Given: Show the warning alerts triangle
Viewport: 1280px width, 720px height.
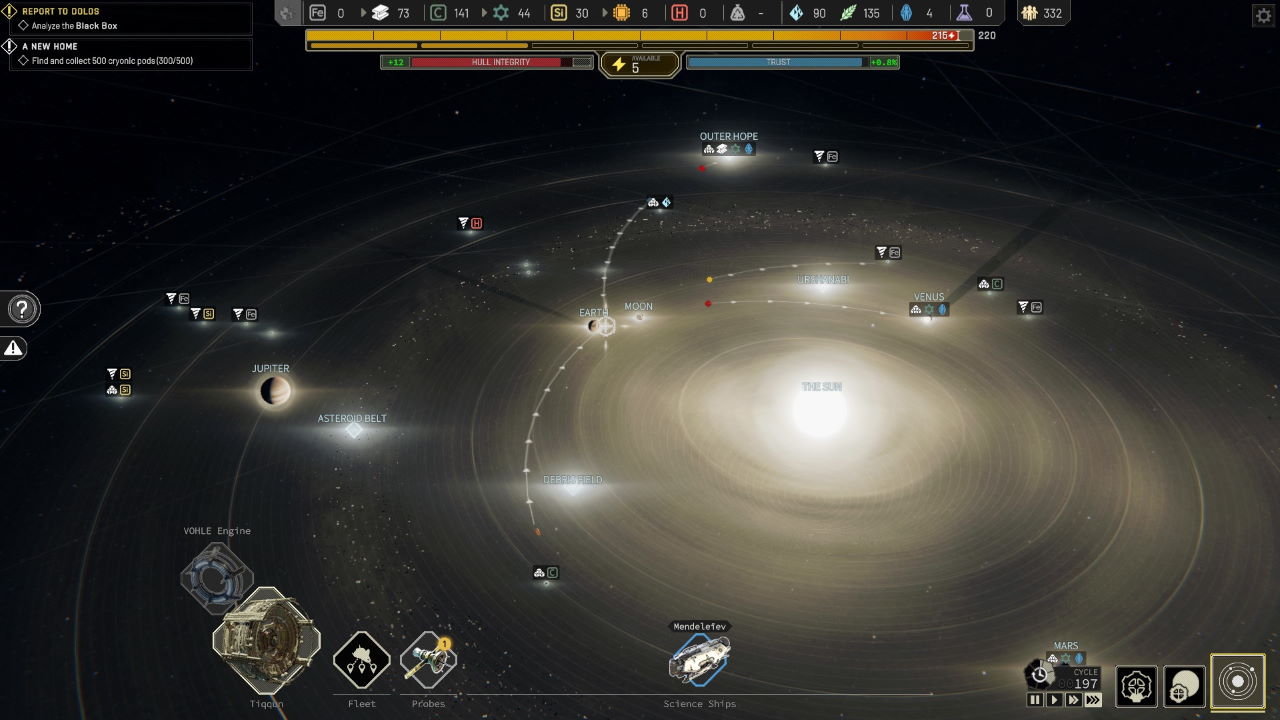Looking at the screenshot, I should coord(14,348).
